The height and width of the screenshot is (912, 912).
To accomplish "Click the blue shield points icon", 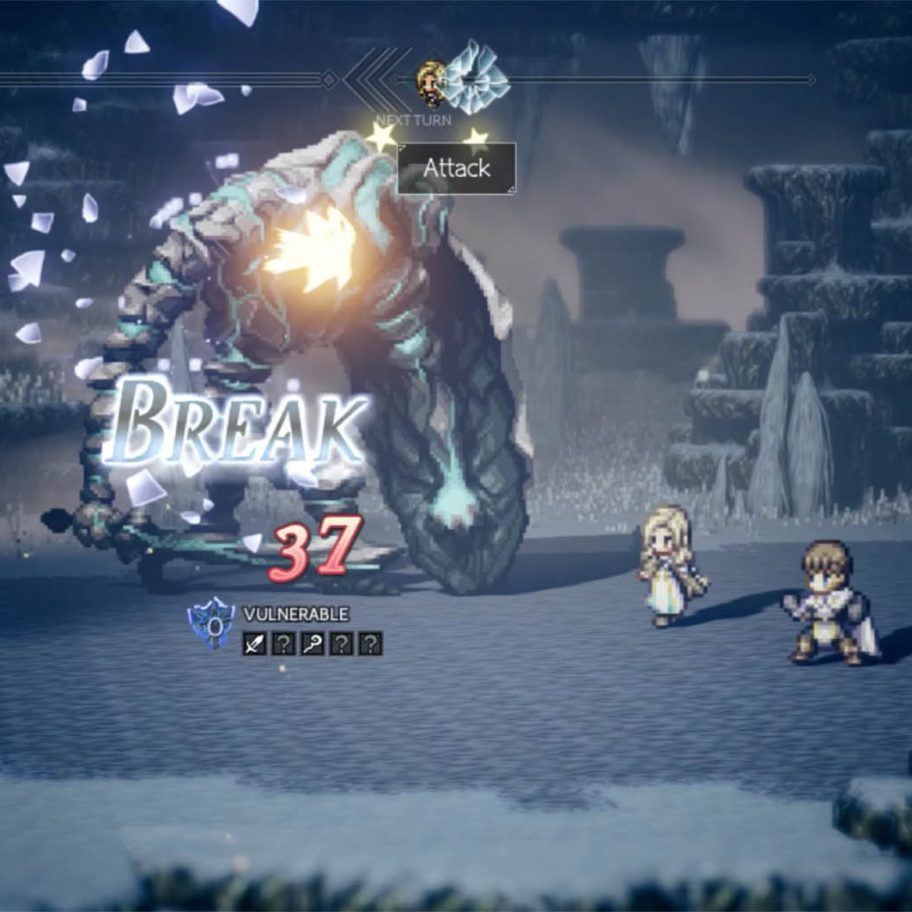I will [x=211, y=624].
